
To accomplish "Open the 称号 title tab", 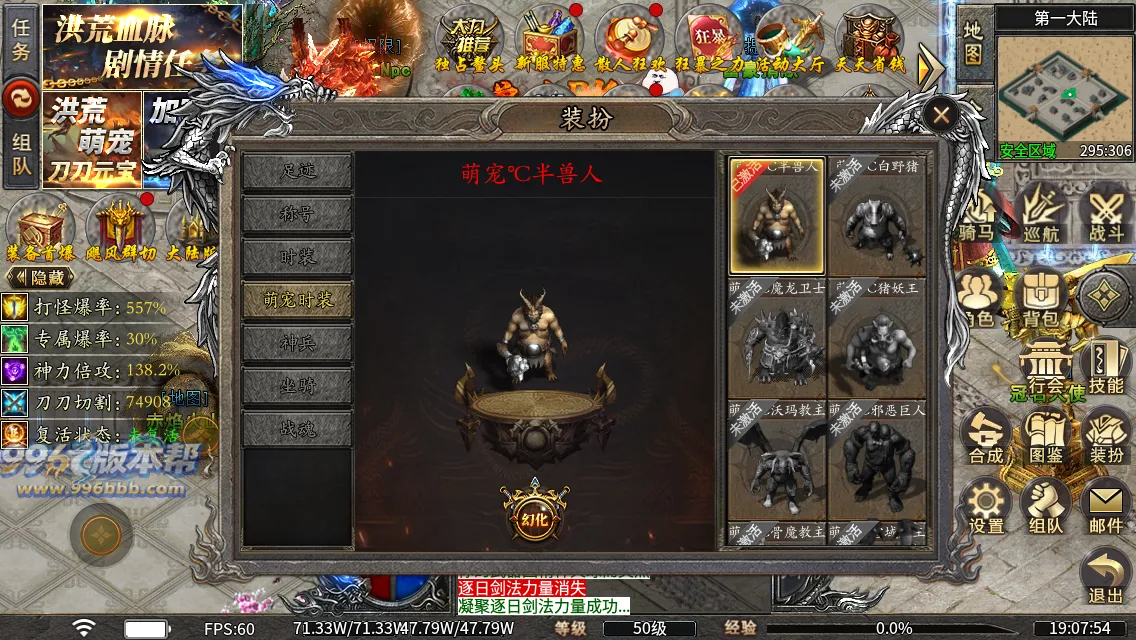I will click(297, 214).
